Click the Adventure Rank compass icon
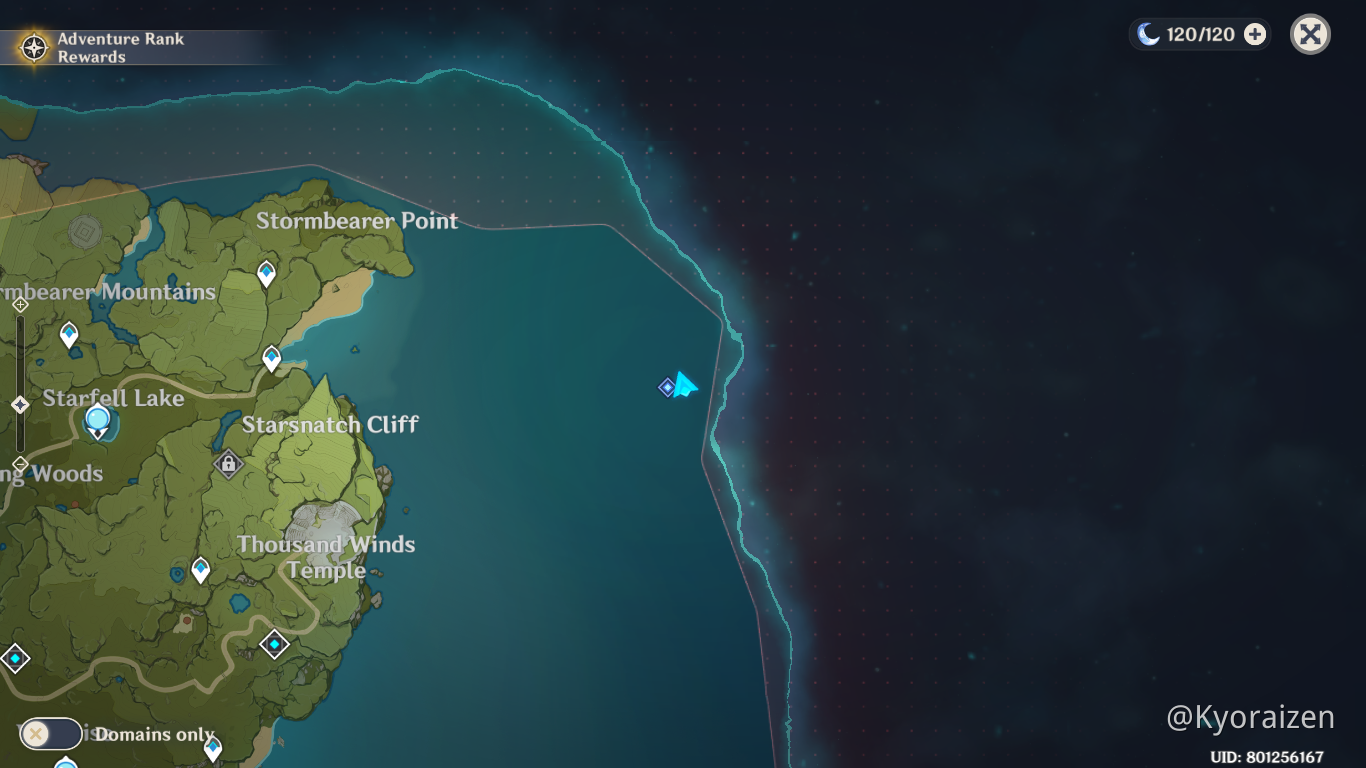The image size is (1366, 768). [x=32, y=45]
